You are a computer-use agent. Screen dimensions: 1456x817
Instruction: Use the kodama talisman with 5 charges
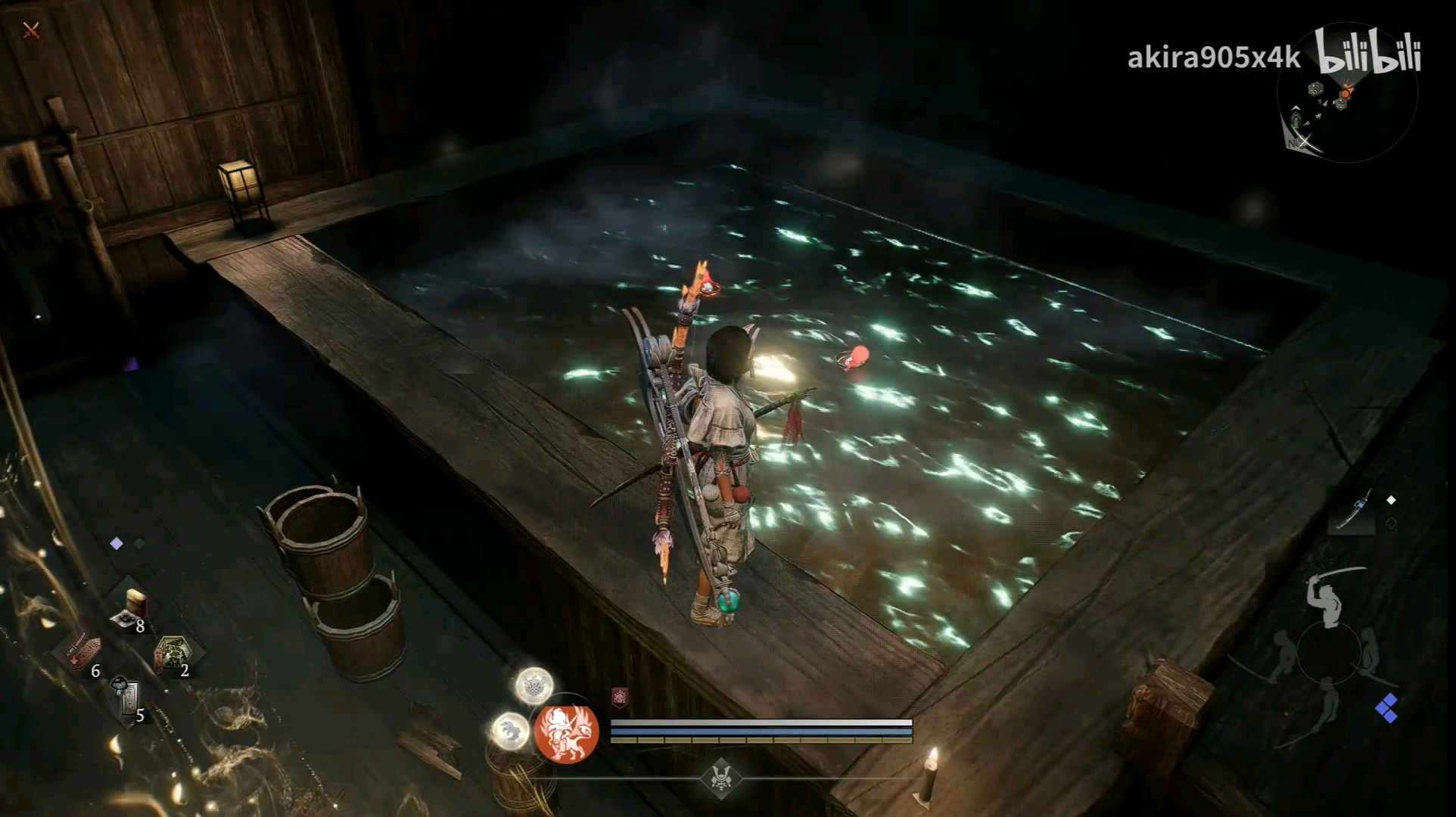[x=128, y=699]
